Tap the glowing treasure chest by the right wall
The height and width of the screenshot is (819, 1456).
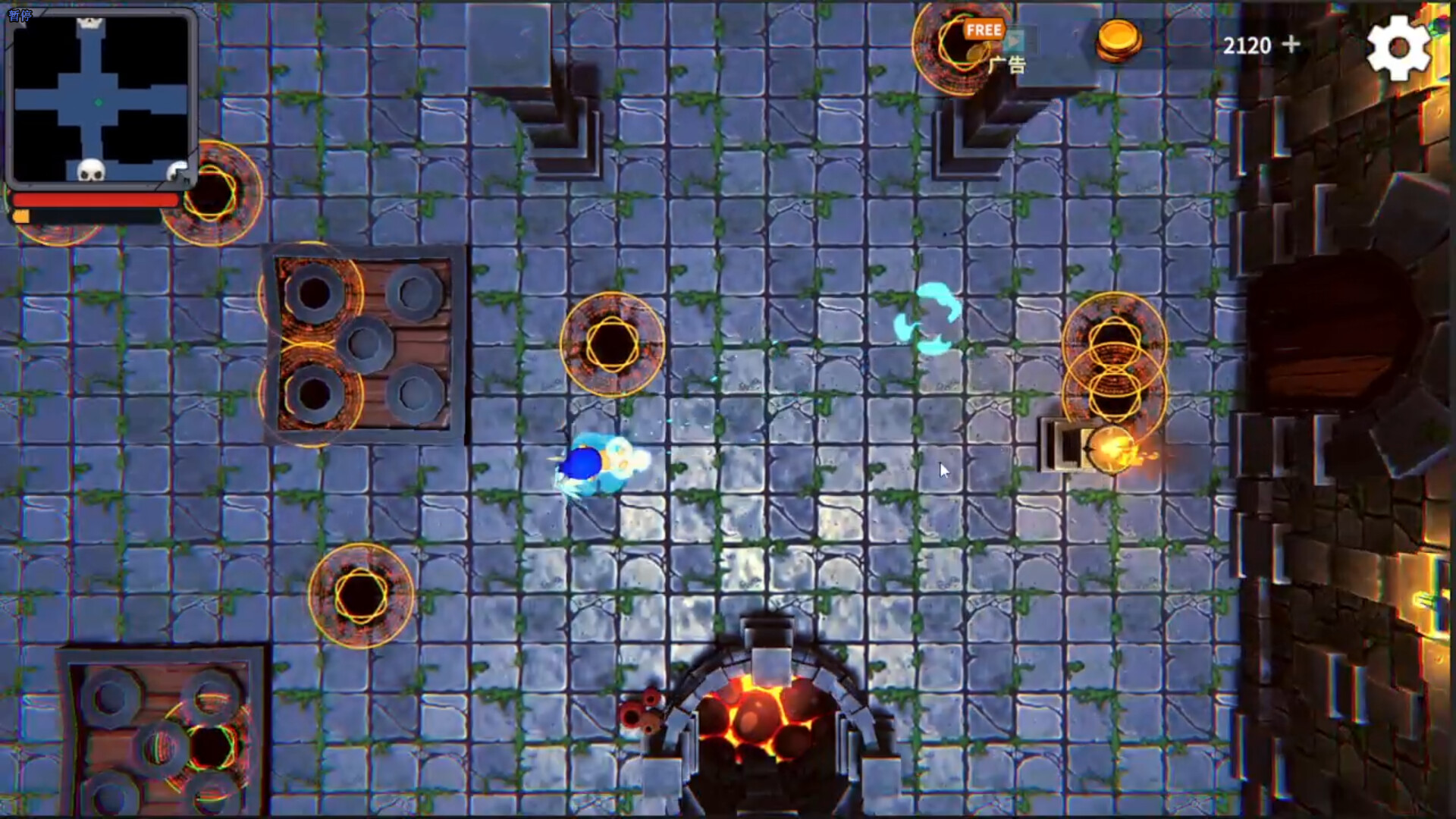[1115, 447]
